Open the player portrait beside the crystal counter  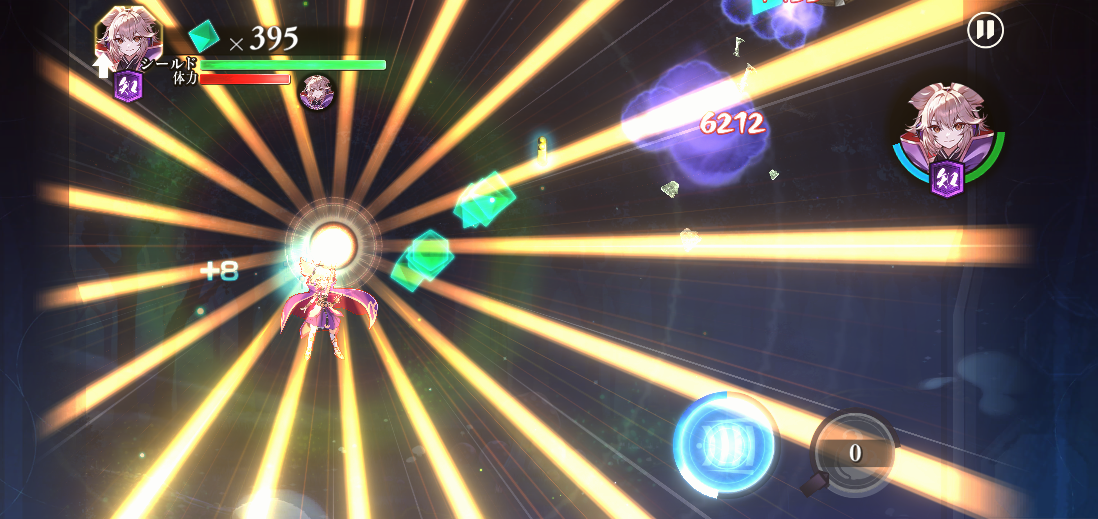[x=128, y=38]
